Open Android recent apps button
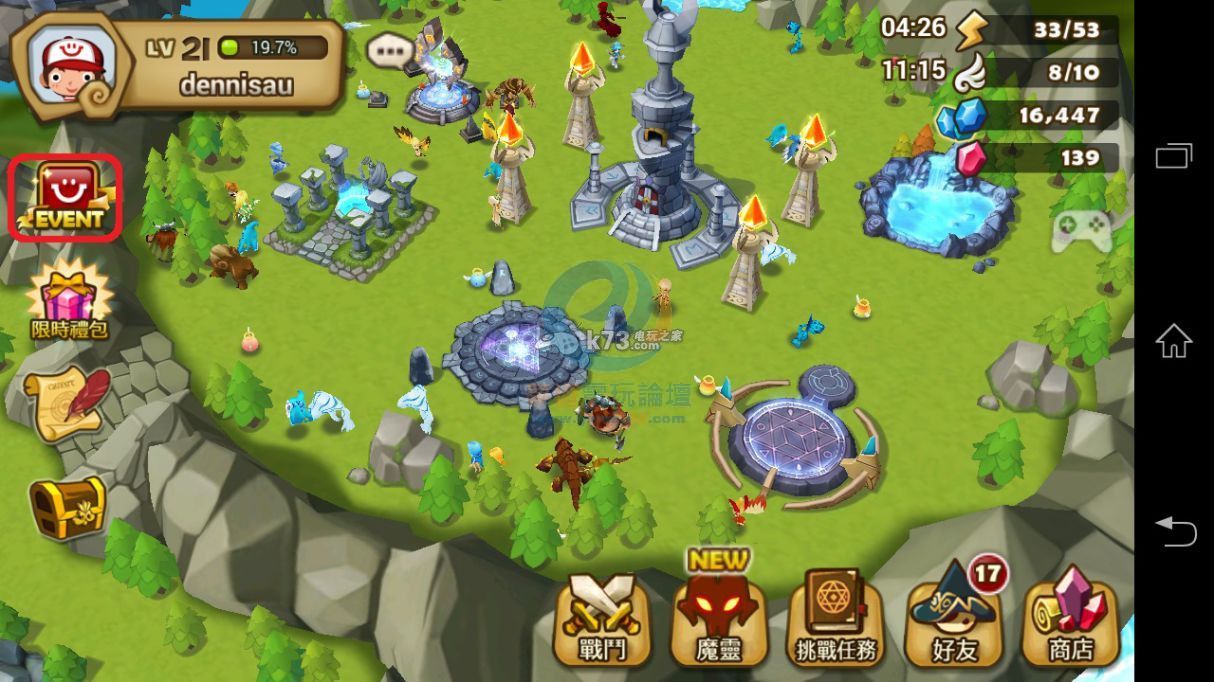 coord(1174,156)
